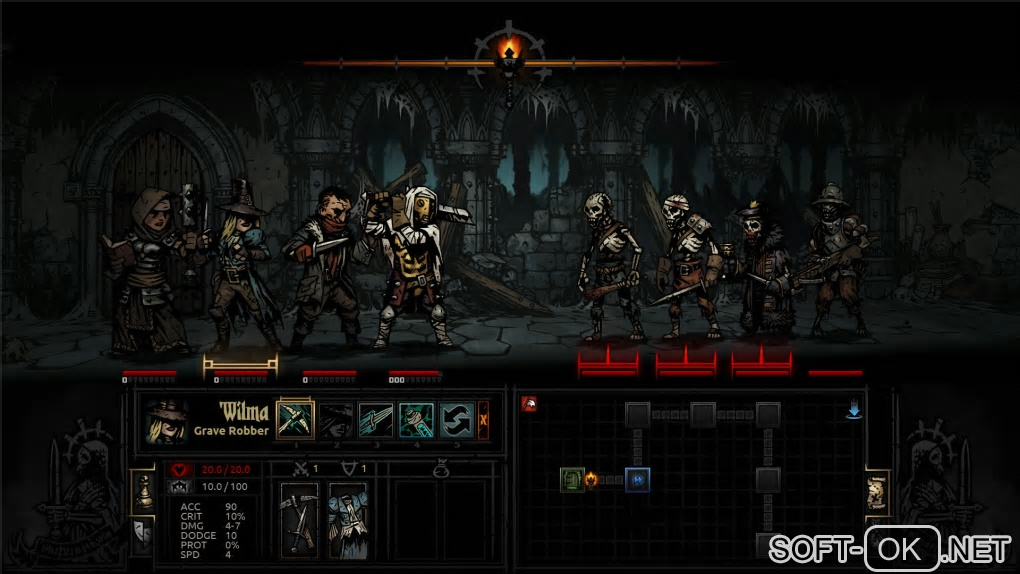1020x574 pixels.
Task: Select the green entrance room on map
Action: tap(572, 480)
